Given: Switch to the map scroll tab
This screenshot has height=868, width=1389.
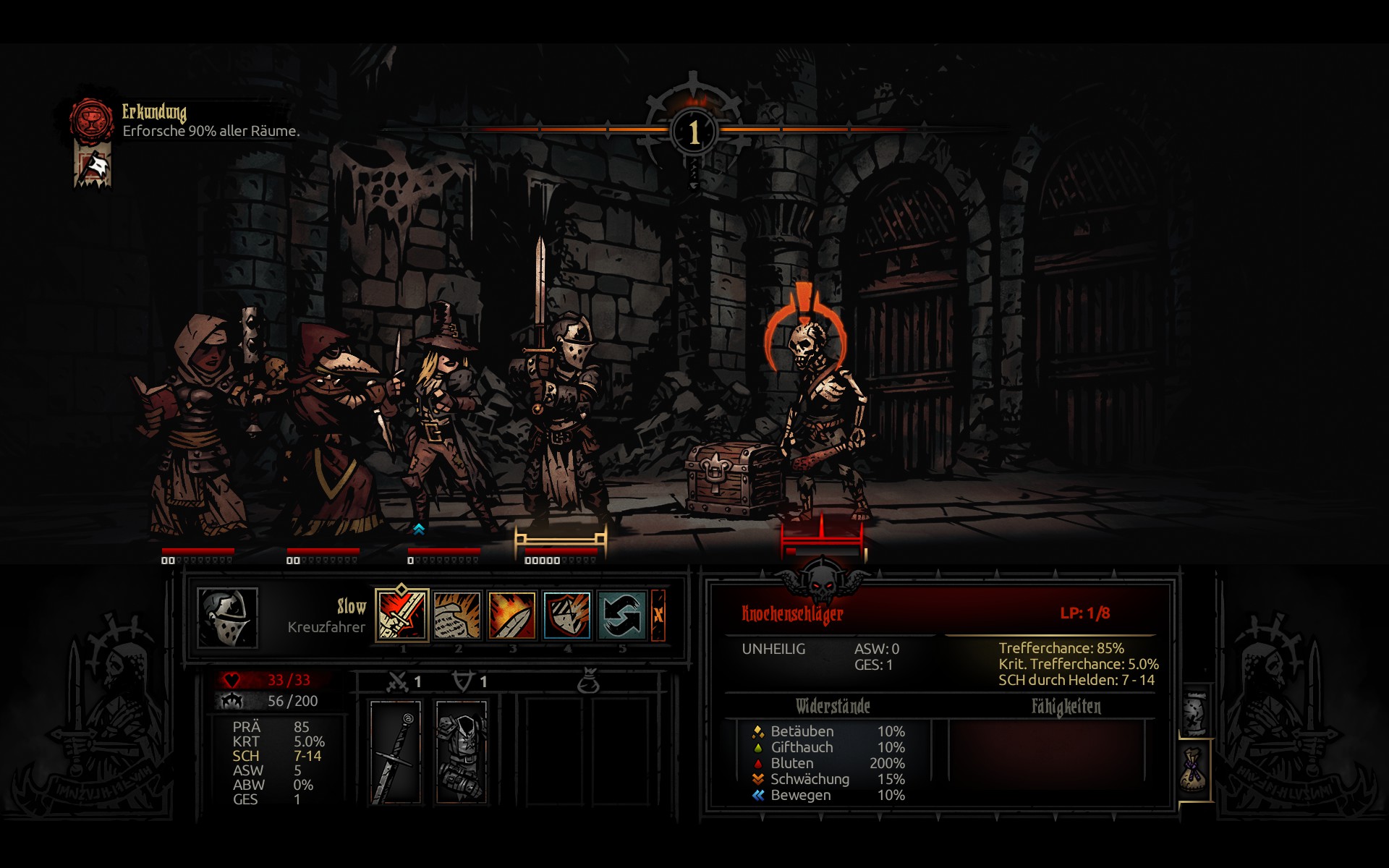Looking at the screenshot, I should pos(1194,712).
